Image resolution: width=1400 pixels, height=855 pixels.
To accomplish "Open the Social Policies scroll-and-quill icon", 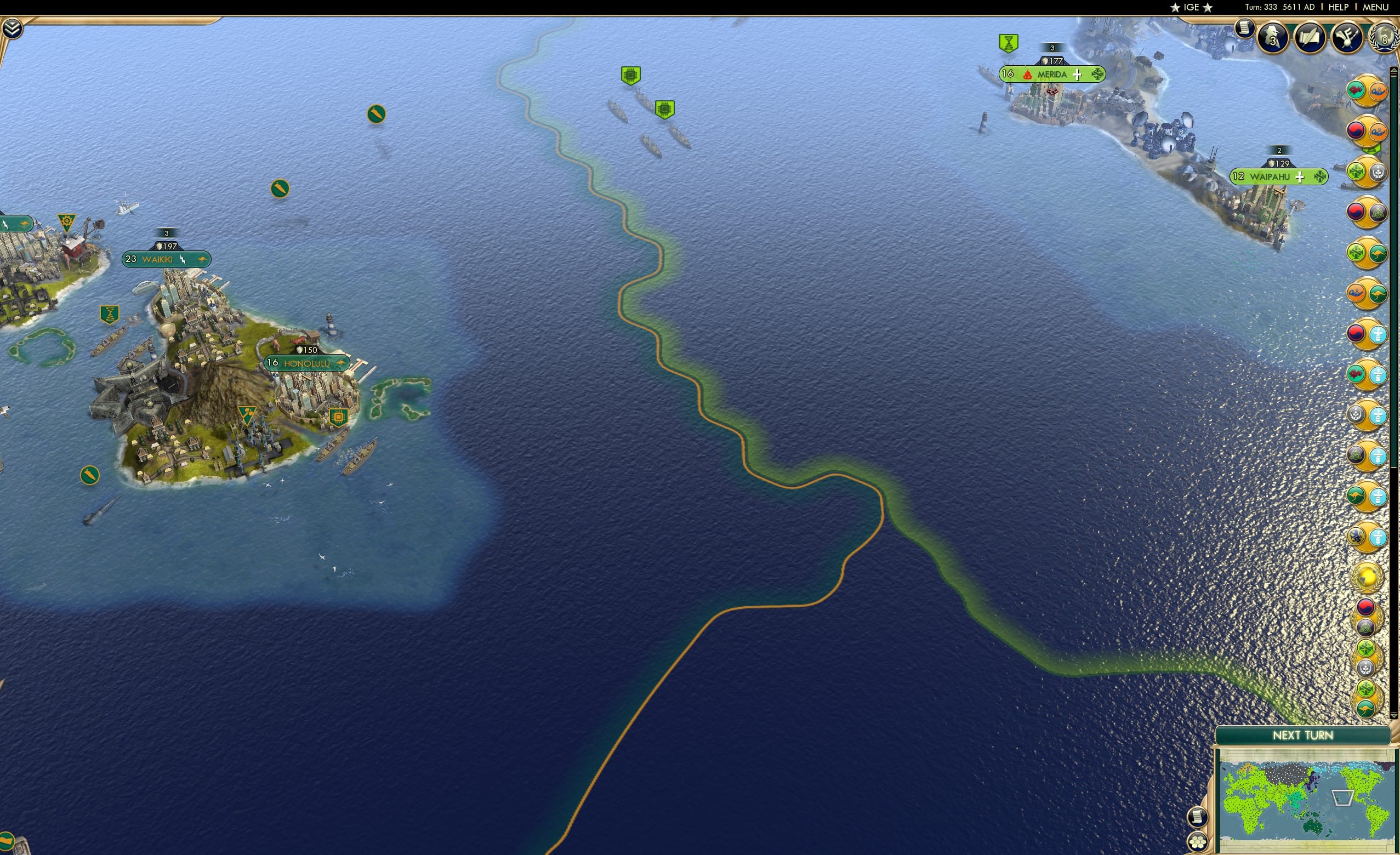I will coord(1310,38).
